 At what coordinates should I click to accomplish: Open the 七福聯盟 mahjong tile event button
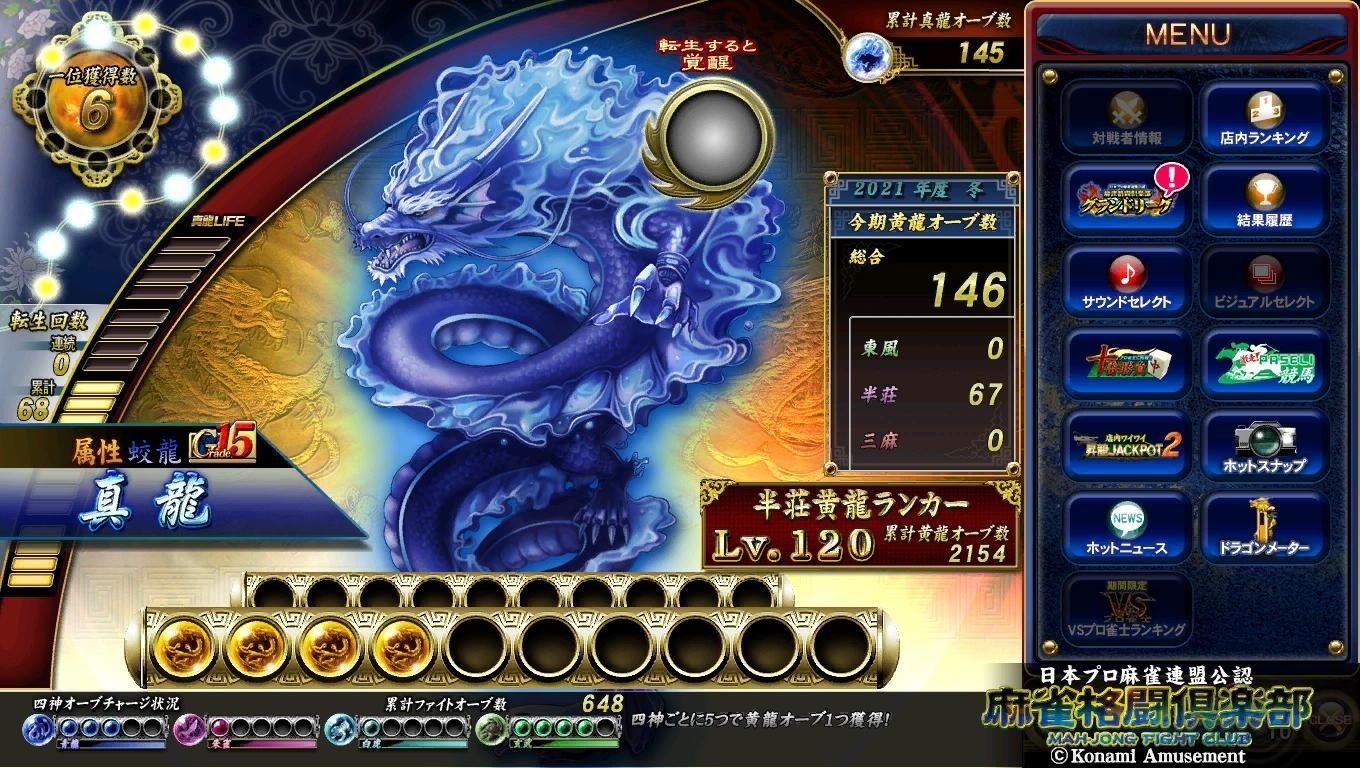point(1127,364)
